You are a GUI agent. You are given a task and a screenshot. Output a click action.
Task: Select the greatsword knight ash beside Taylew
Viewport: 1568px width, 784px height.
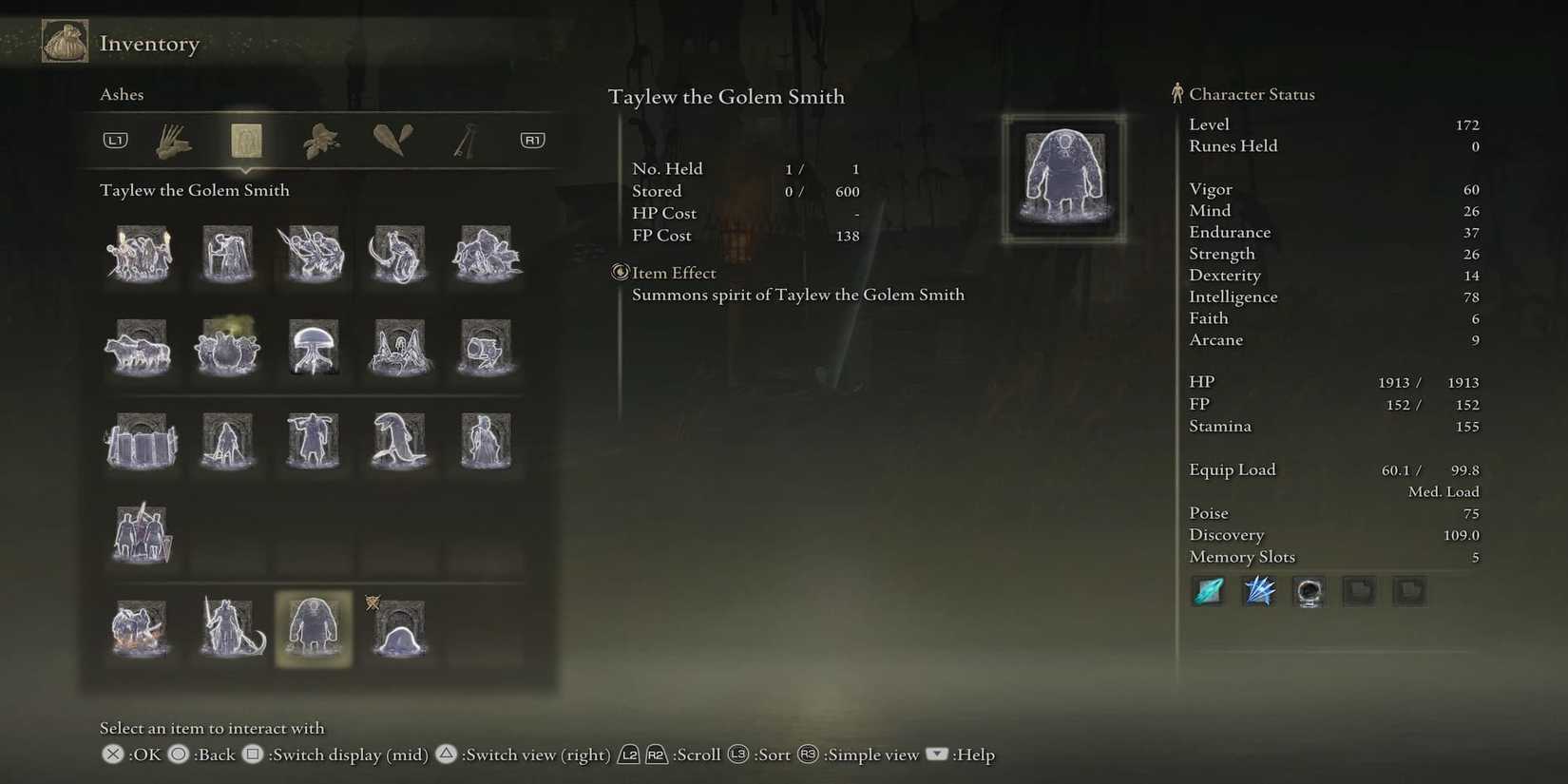point(228,627)
